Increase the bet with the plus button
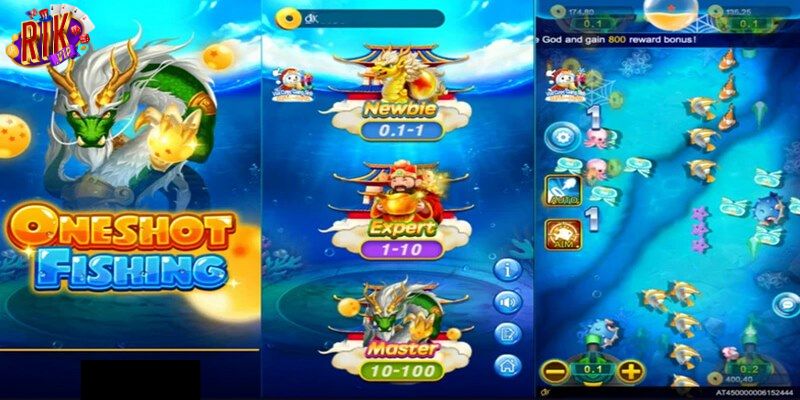Viewport: 800px width, 400px height. [630, 371]
